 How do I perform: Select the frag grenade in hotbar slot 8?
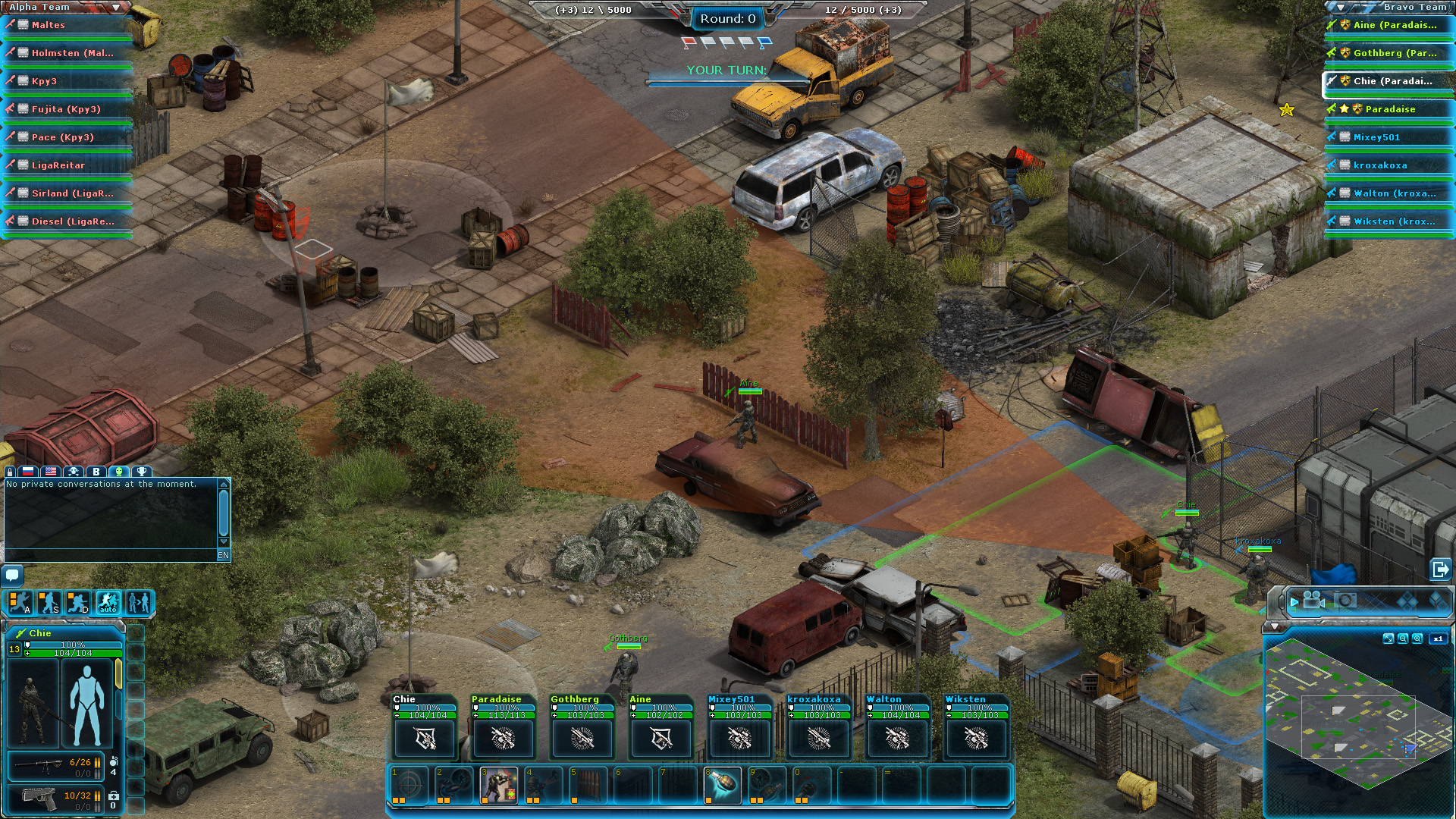pos(724,785)
